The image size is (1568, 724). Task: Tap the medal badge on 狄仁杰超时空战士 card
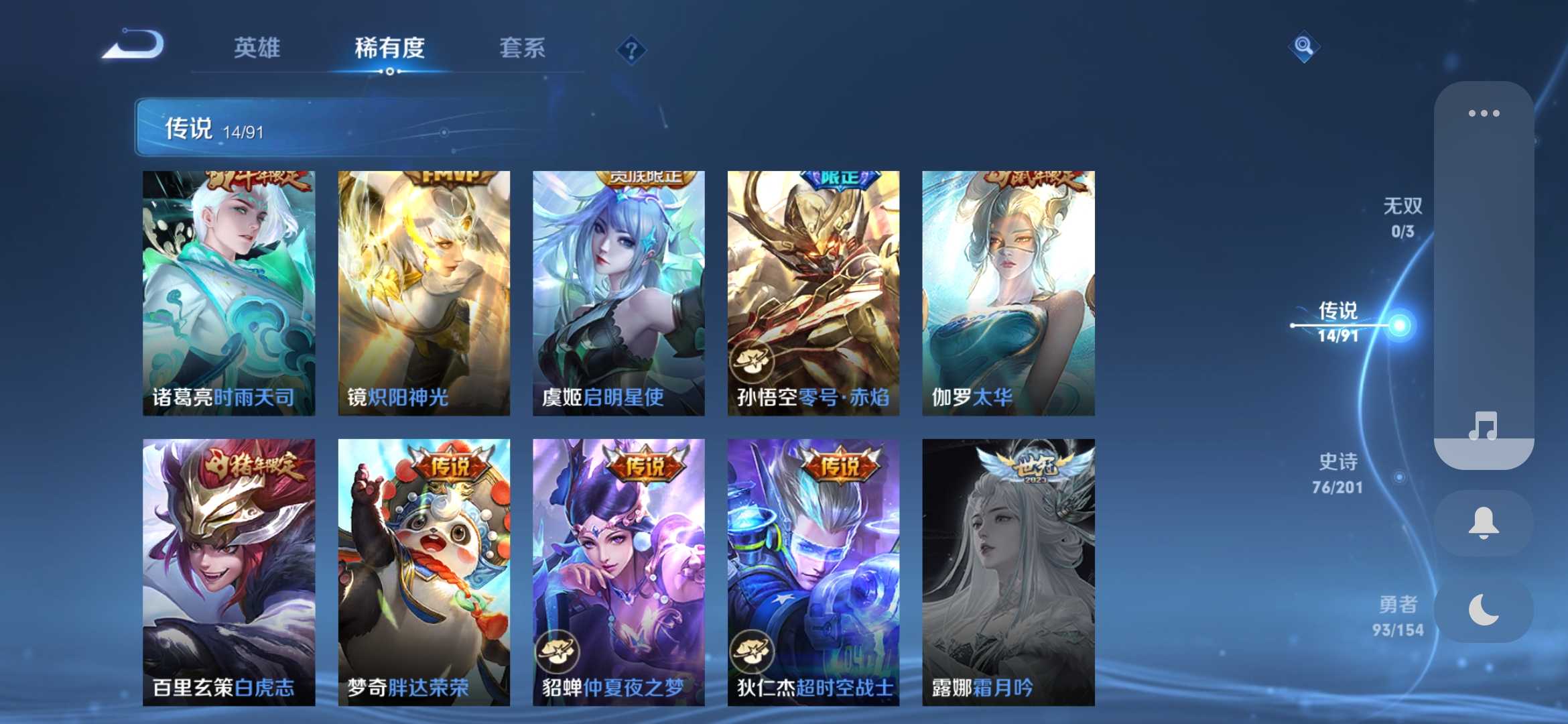tap(753, 651)
